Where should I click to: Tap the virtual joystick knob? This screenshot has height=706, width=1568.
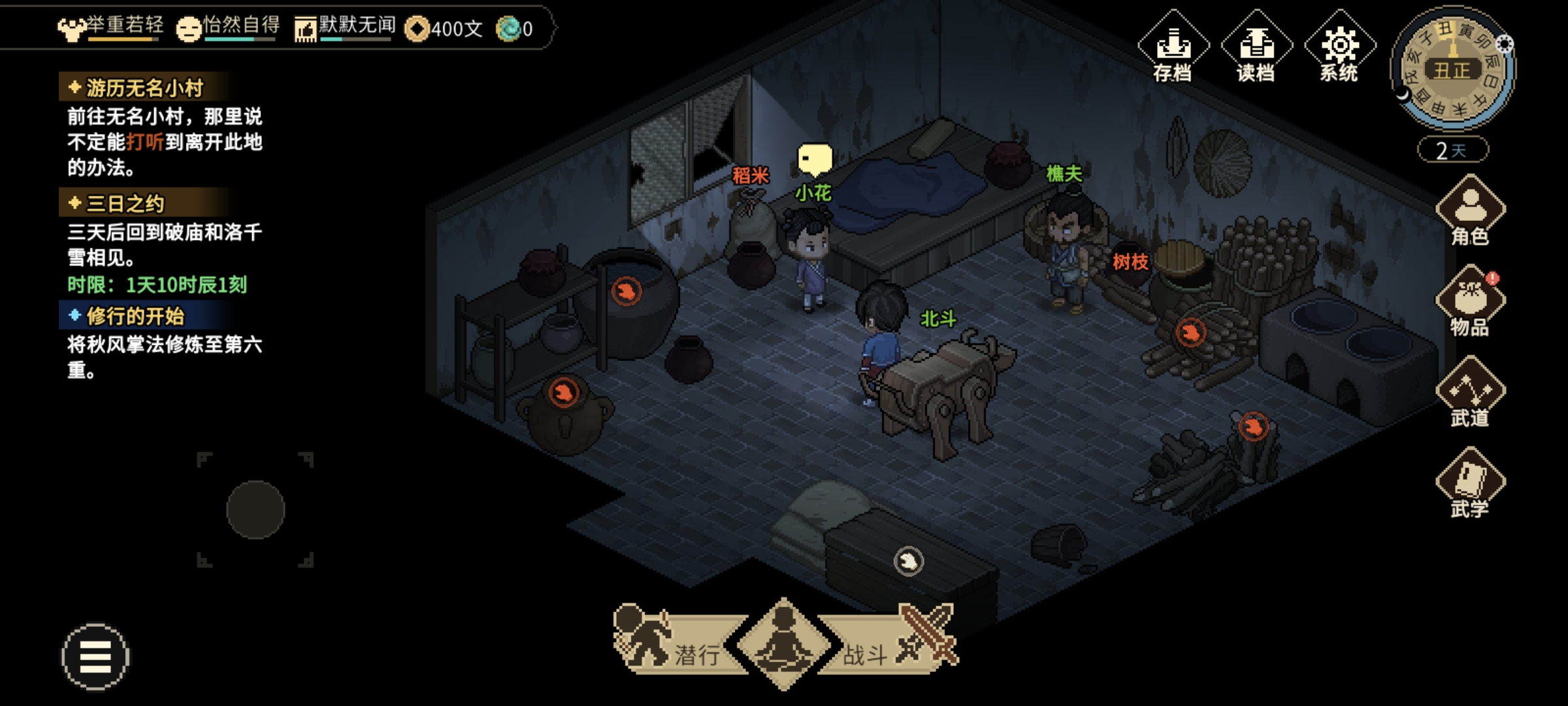tap(255, 510)
